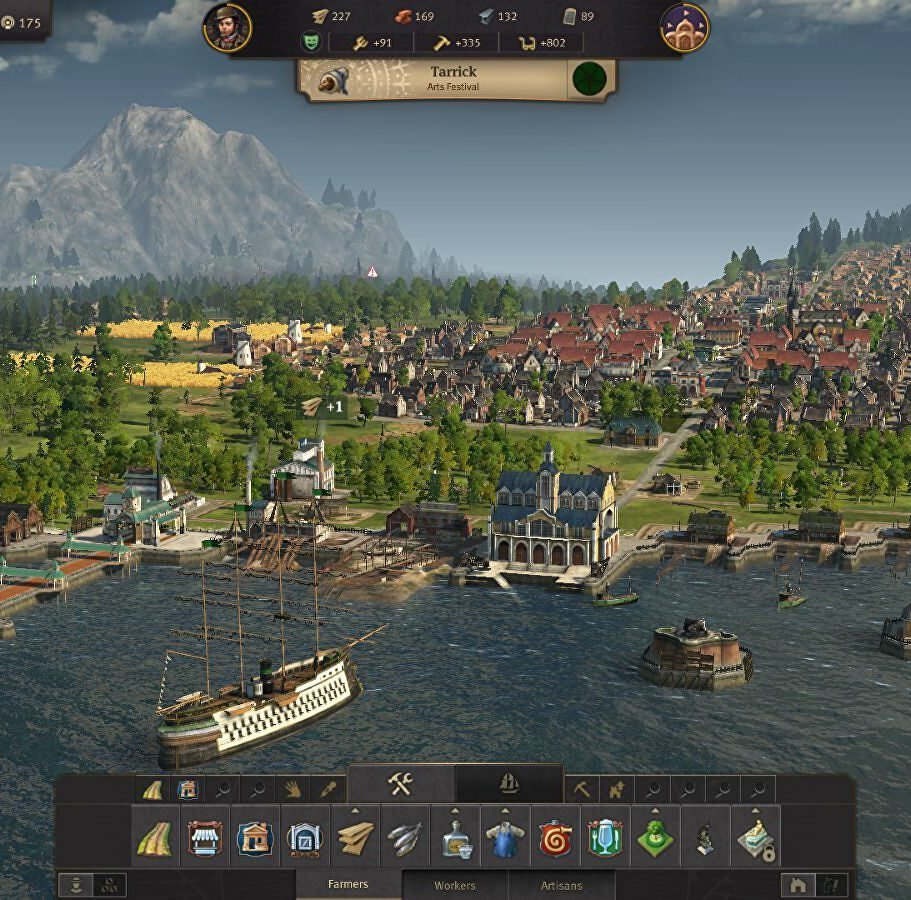Switch to the Workers tab
Screen dimensions: 911x900
pos(455,885)
